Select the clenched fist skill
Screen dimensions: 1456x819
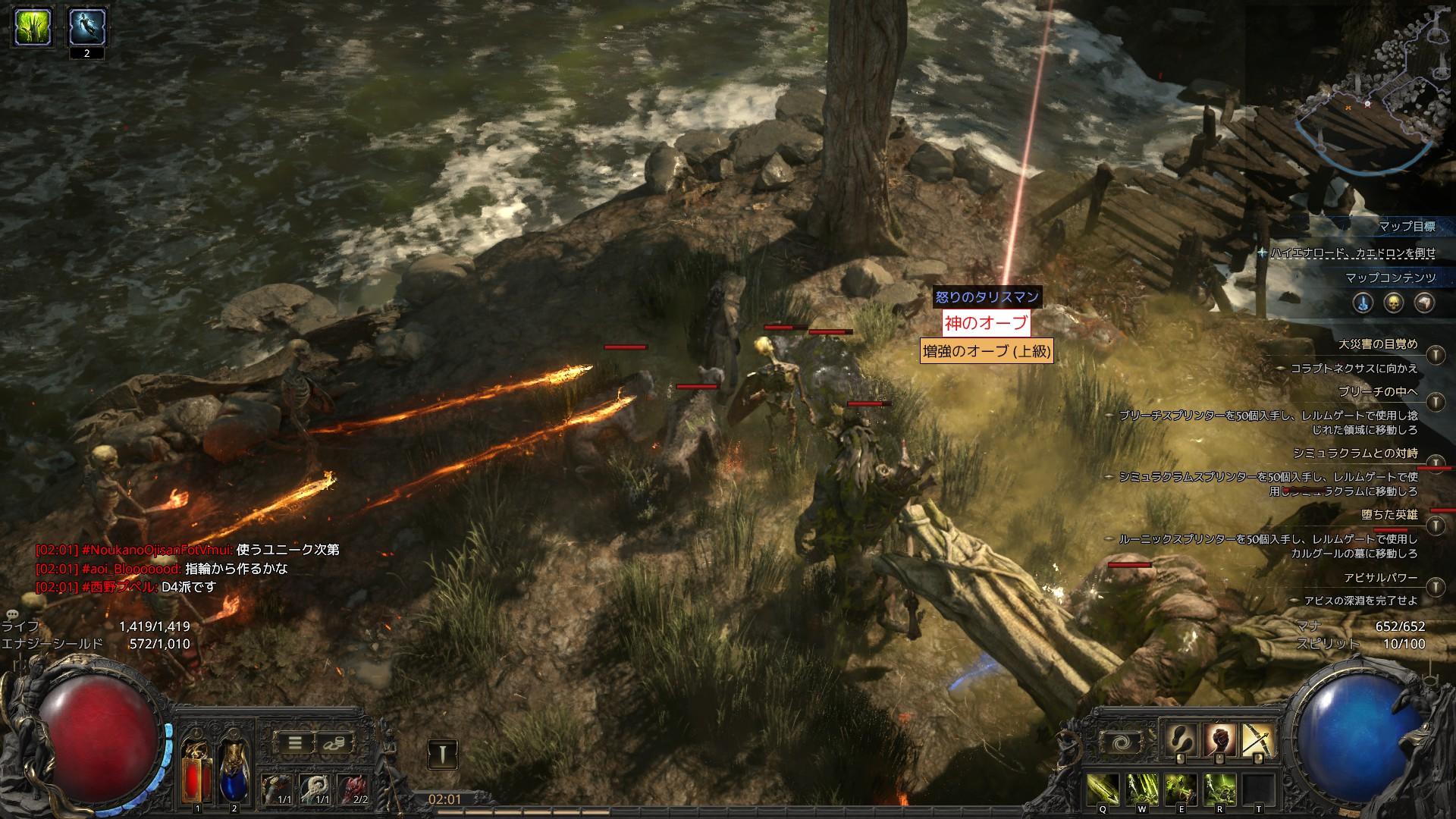(1219, 741)
